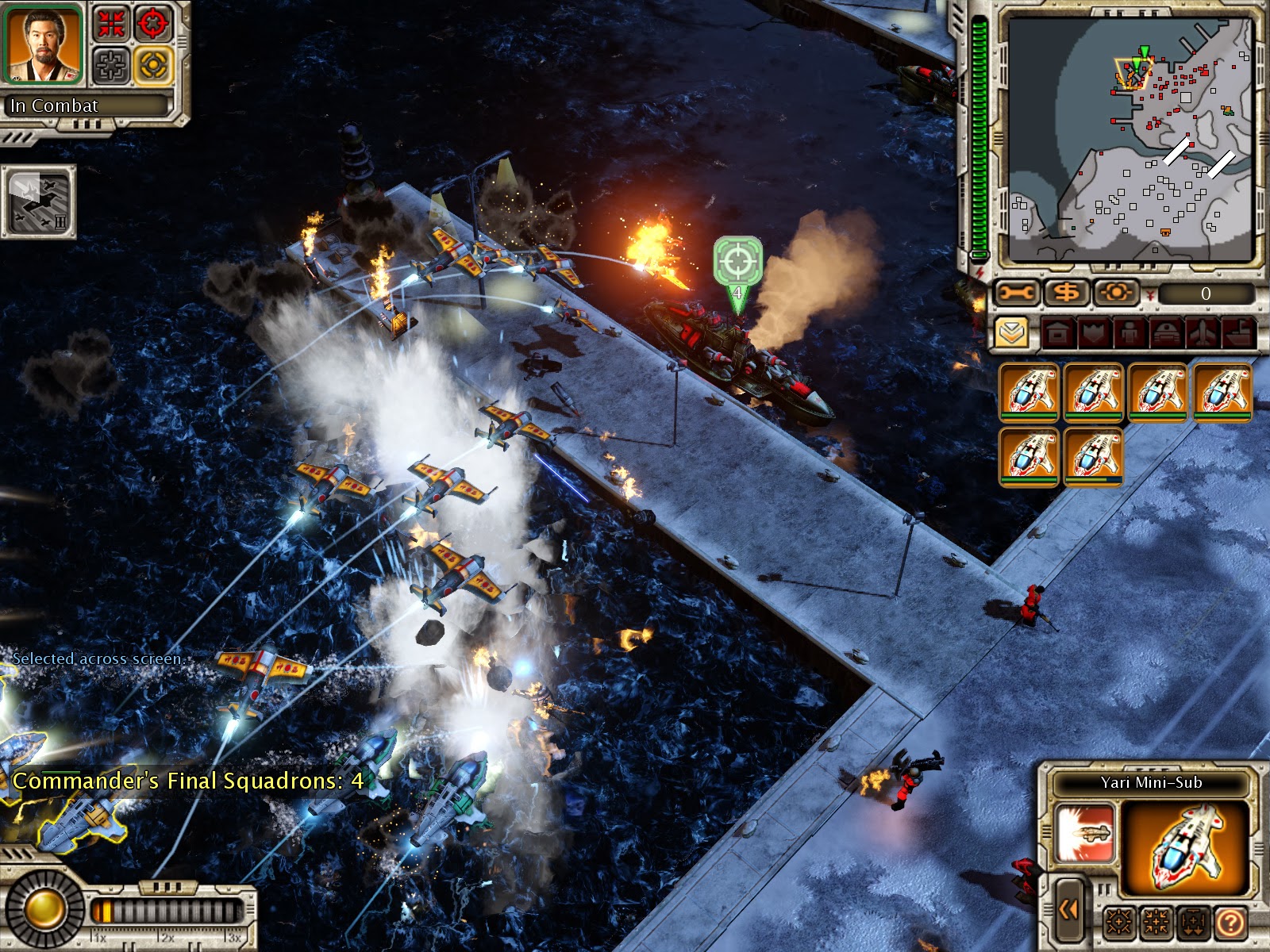Select the highlighted yellow circular co-commander order
Image resolution: width=1270 pixels, height=952 pixels.
coord(152,64)
